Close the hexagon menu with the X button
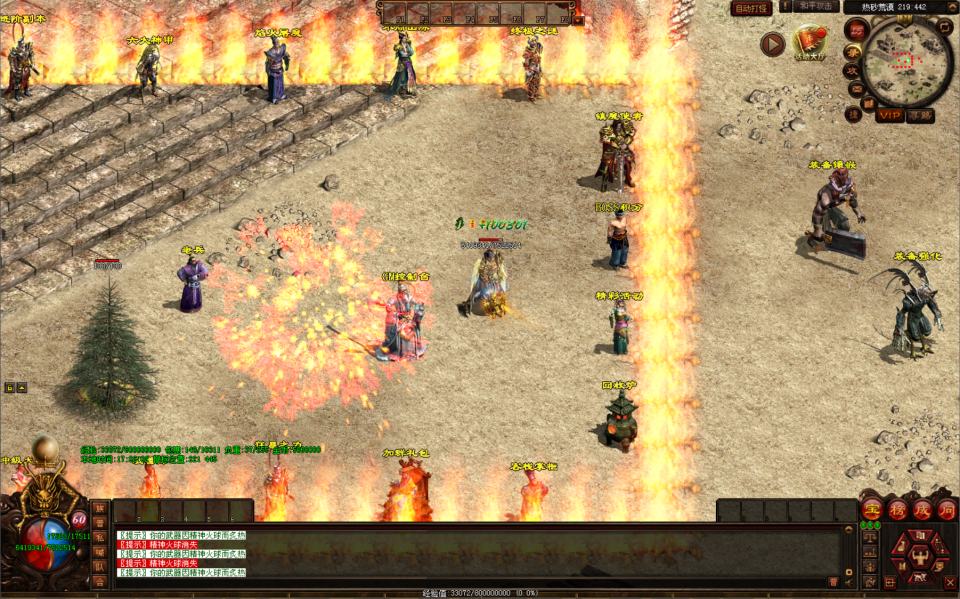 click(x=949, y=582)
